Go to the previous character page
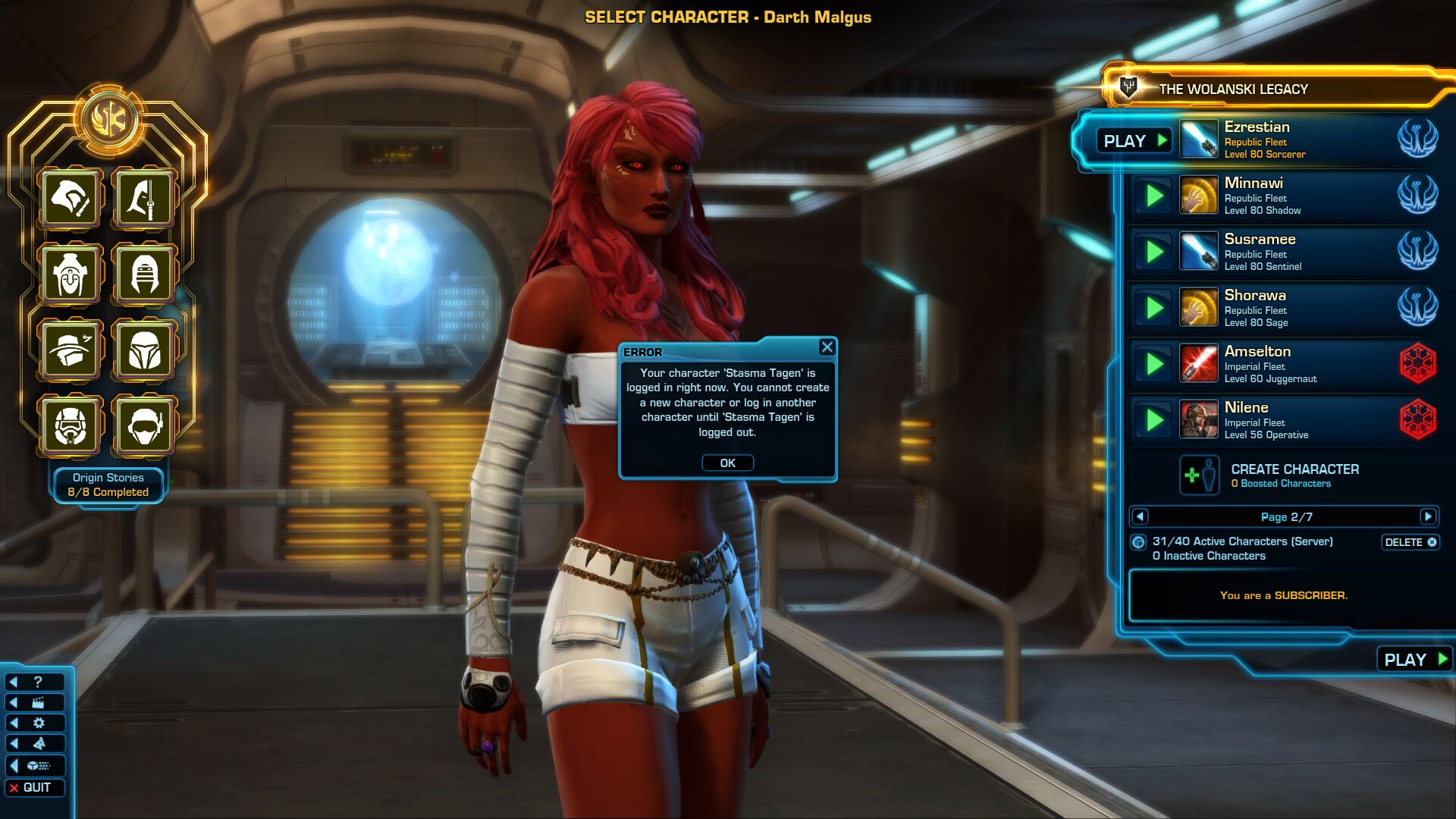 [x=1140, y=517]
